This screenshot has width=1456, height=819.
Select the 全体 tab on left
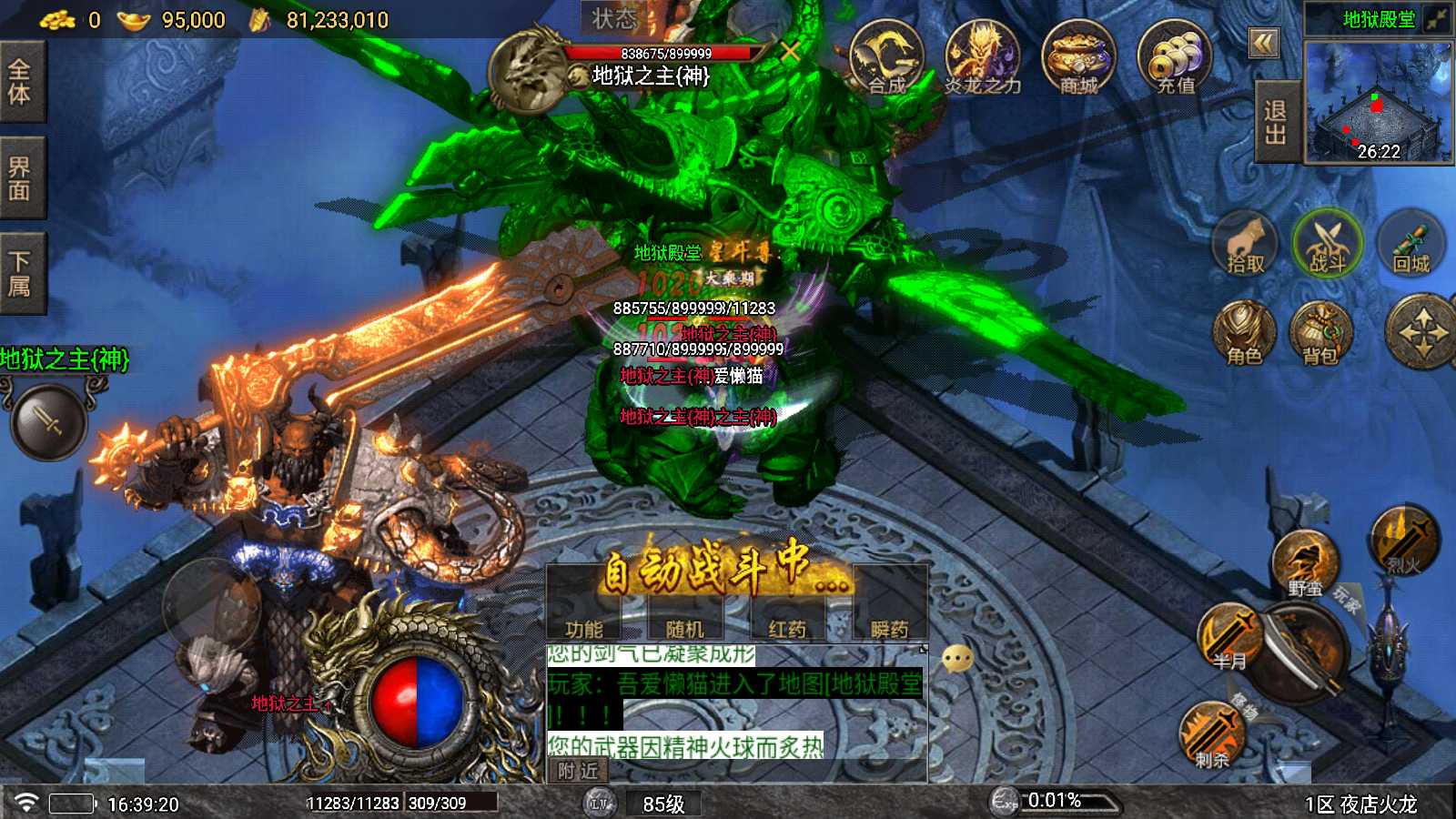click(x=20, y=82)
